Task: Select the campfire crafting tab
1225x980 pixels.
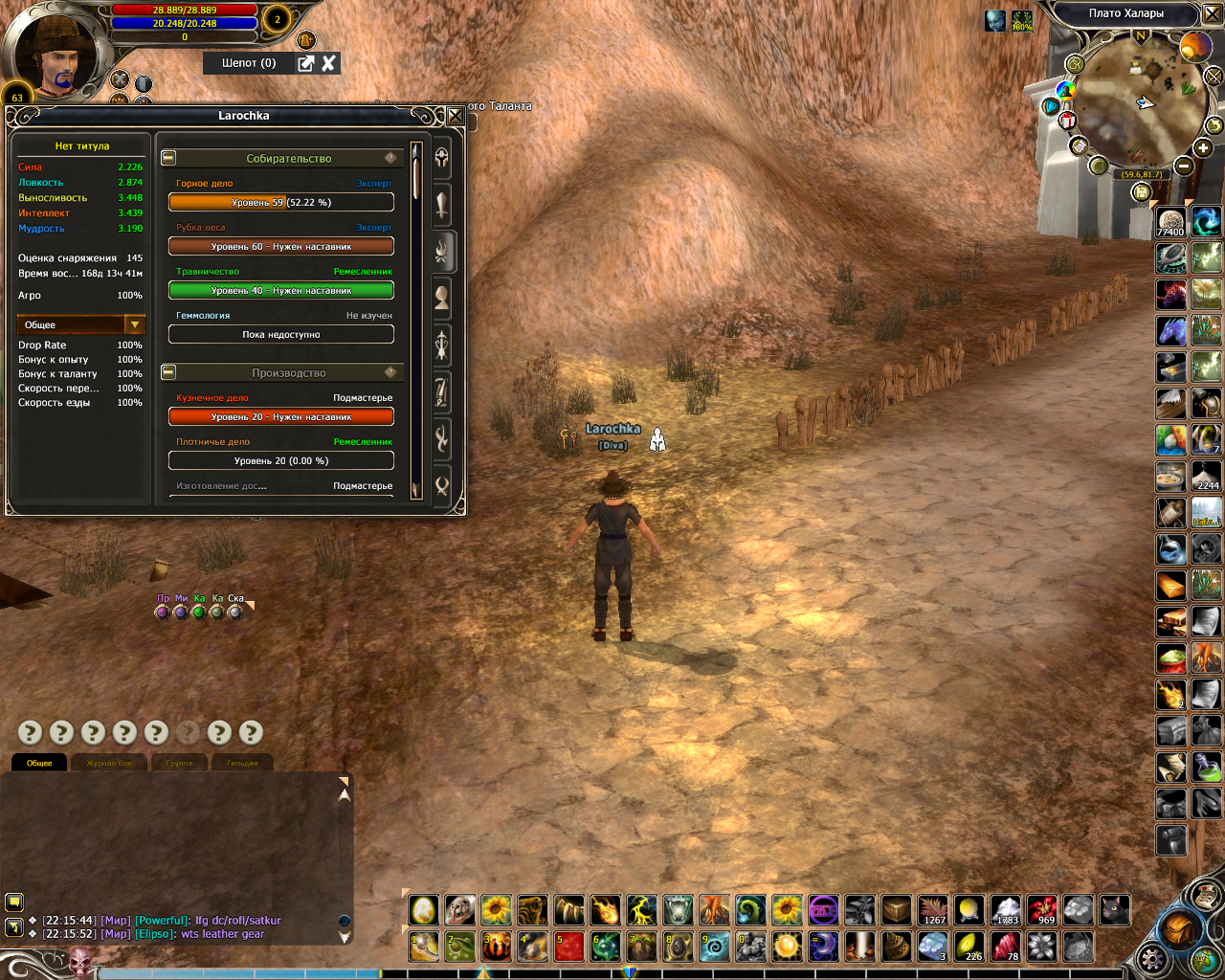Action: pos(441,252)
